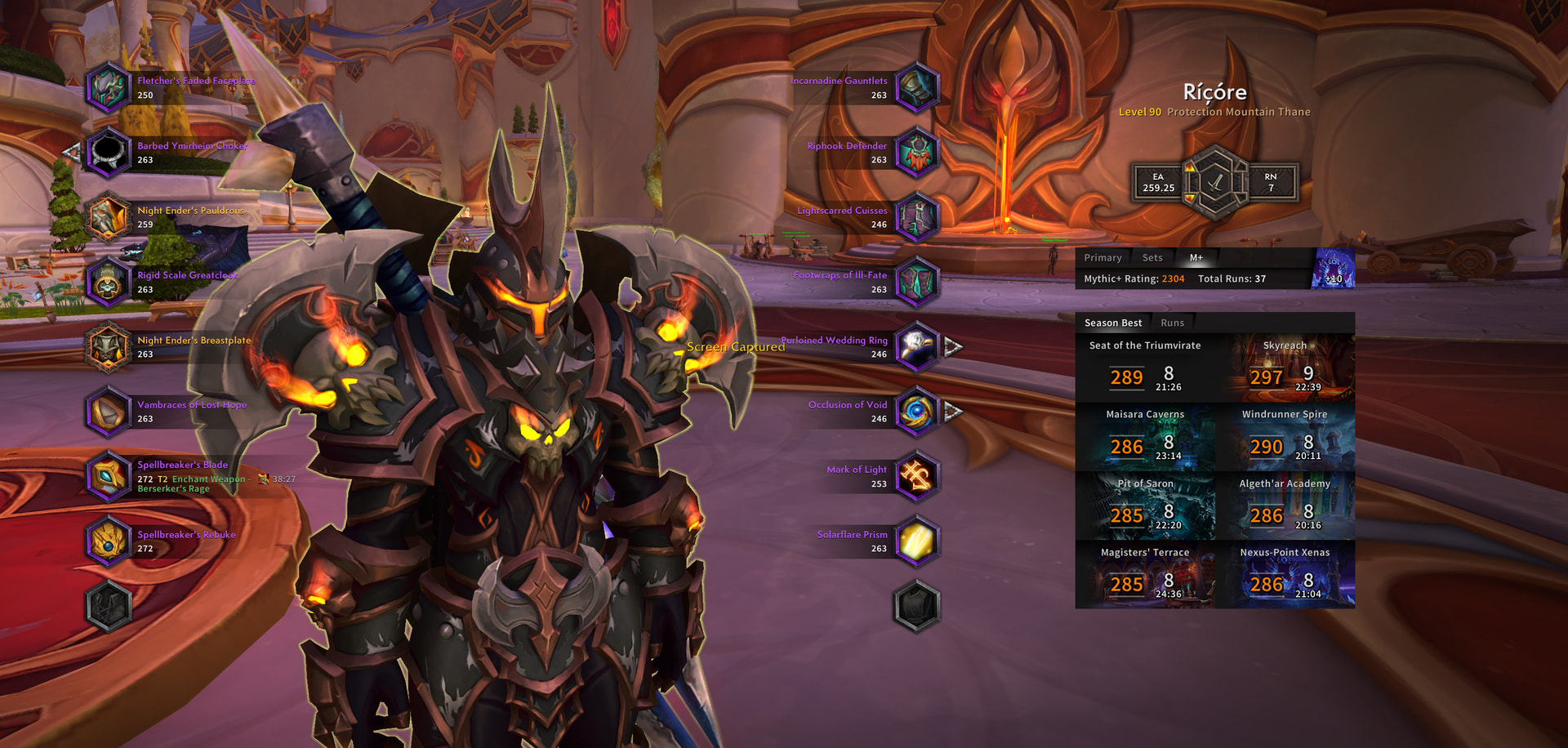Viewport: 1568px width, 748px height.
Task: Switch to the Primary stats tab
Action: (x=1102, y=258)
